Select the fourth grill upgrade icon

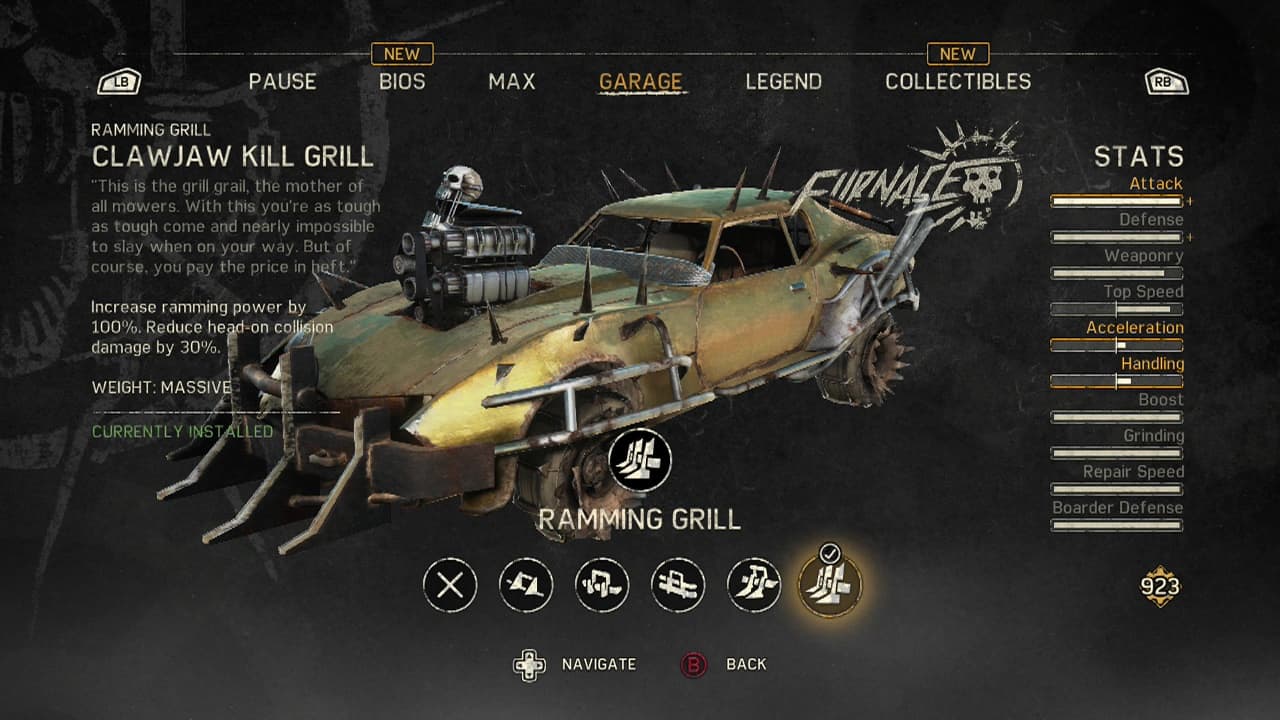(x=678, y=582)
